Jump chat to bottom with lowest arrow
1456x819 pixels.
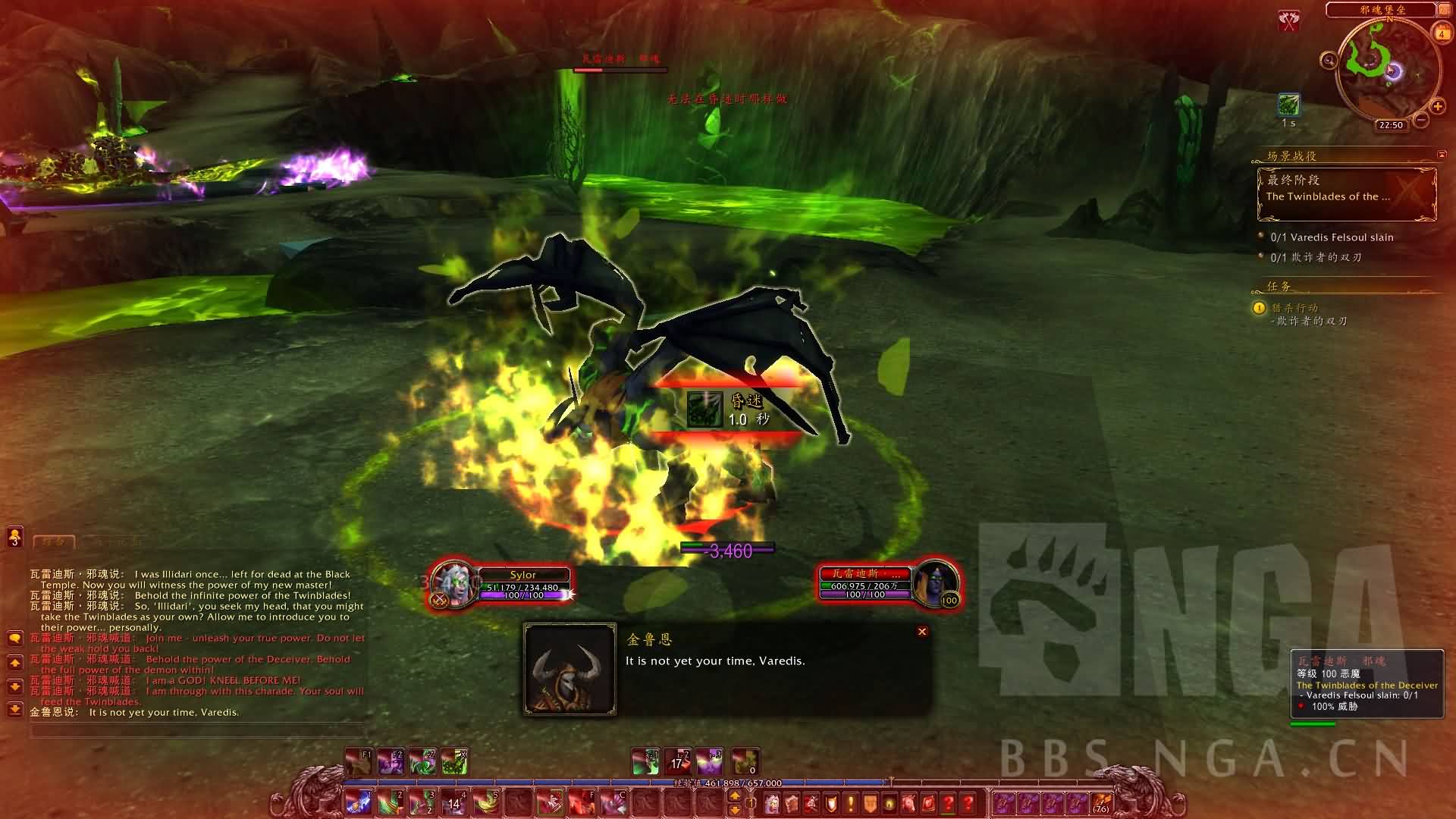[14, 710]
